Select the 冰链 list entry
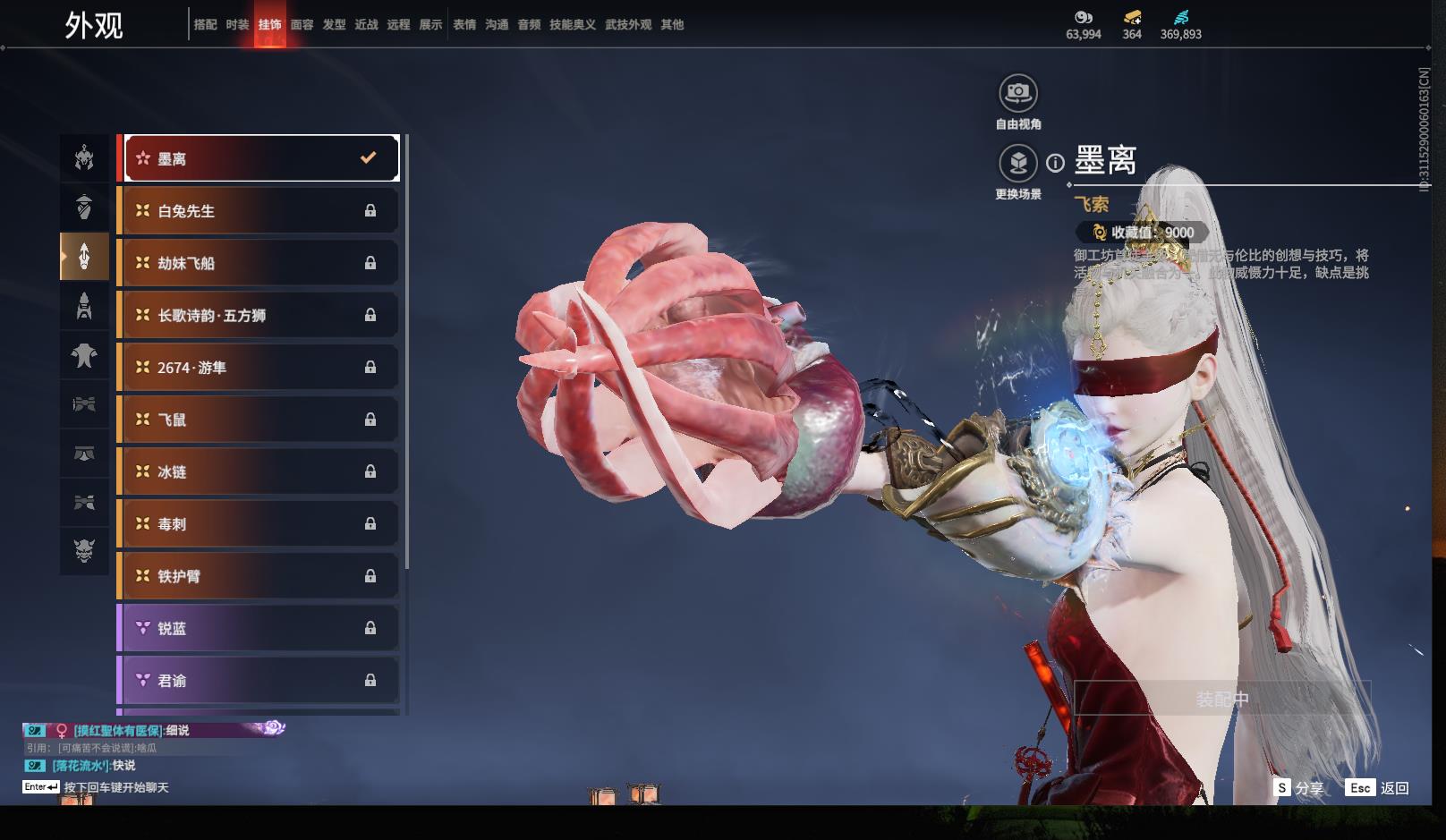This screenshot has height=840, width=1446. (x=260, y=471)
